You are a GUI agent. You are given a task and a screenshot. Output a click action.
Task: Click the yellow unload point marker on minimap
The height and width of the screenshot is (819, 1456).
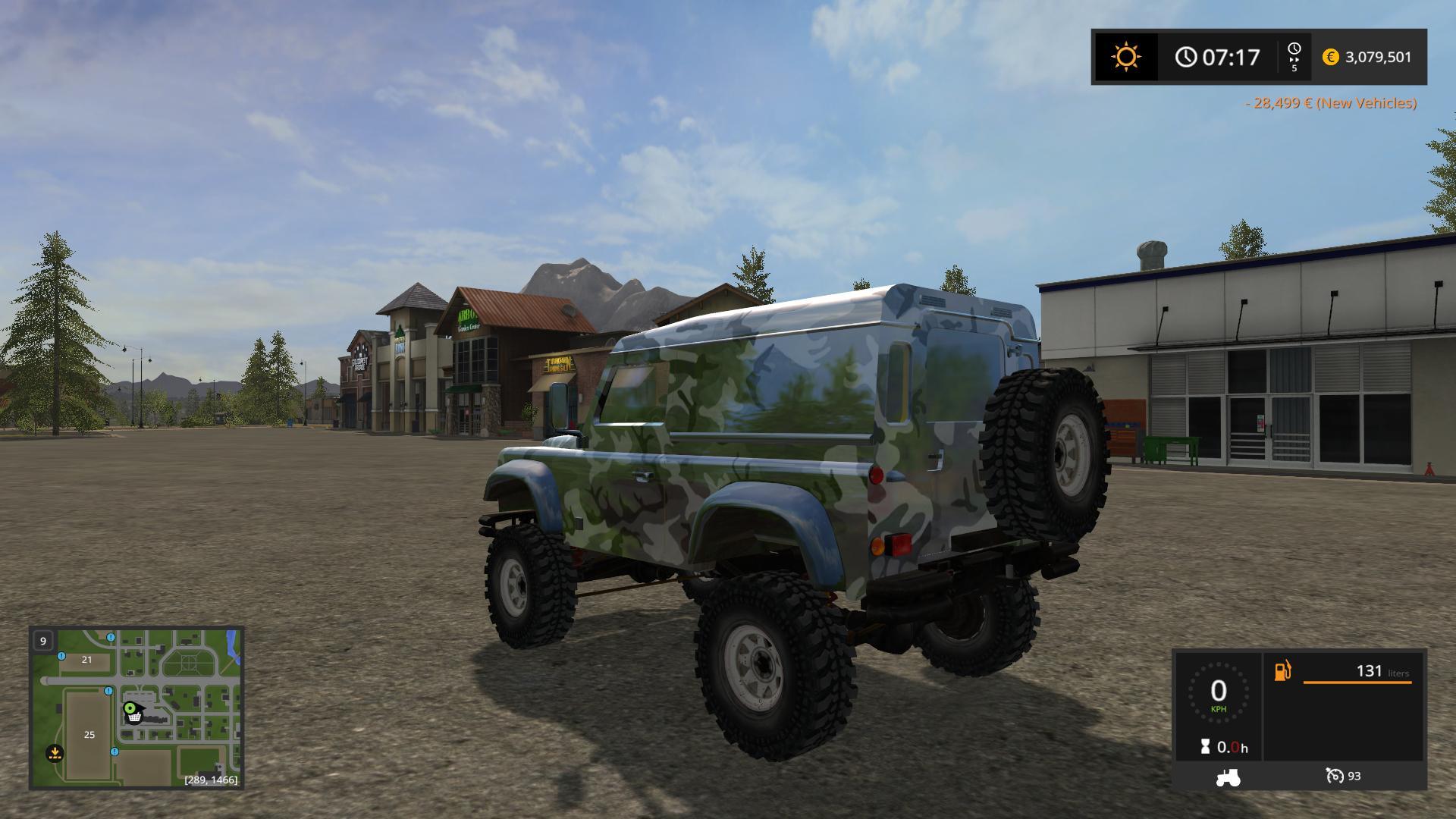pos(55,753)
